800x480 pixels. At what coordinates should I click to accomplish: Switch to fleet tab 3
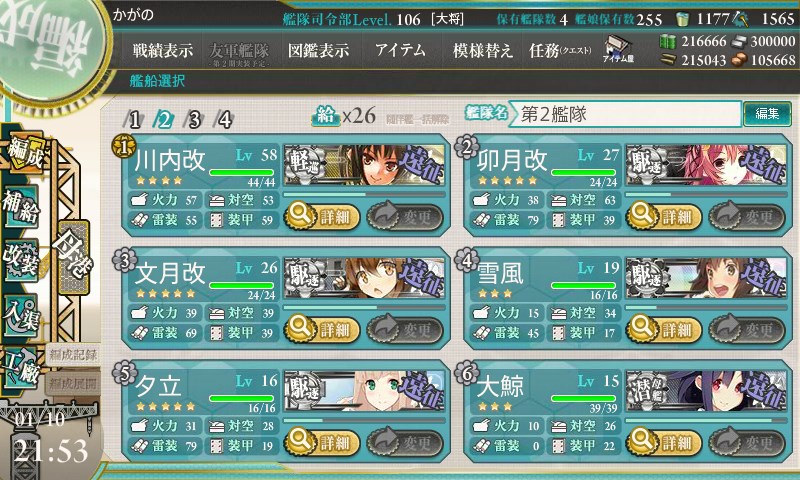196,119
